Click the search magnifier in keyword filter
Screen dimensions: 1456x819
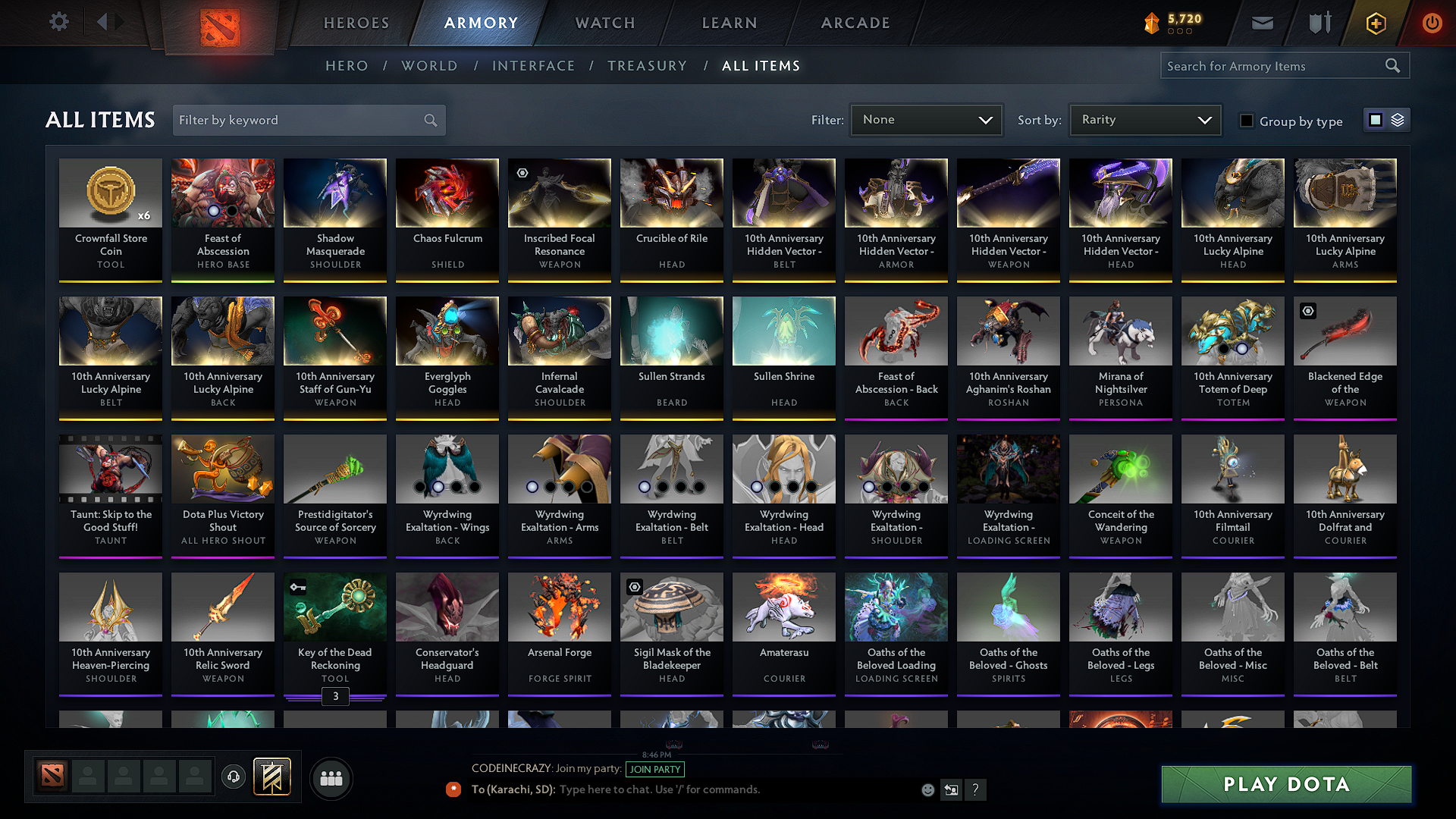pos(429,120)
